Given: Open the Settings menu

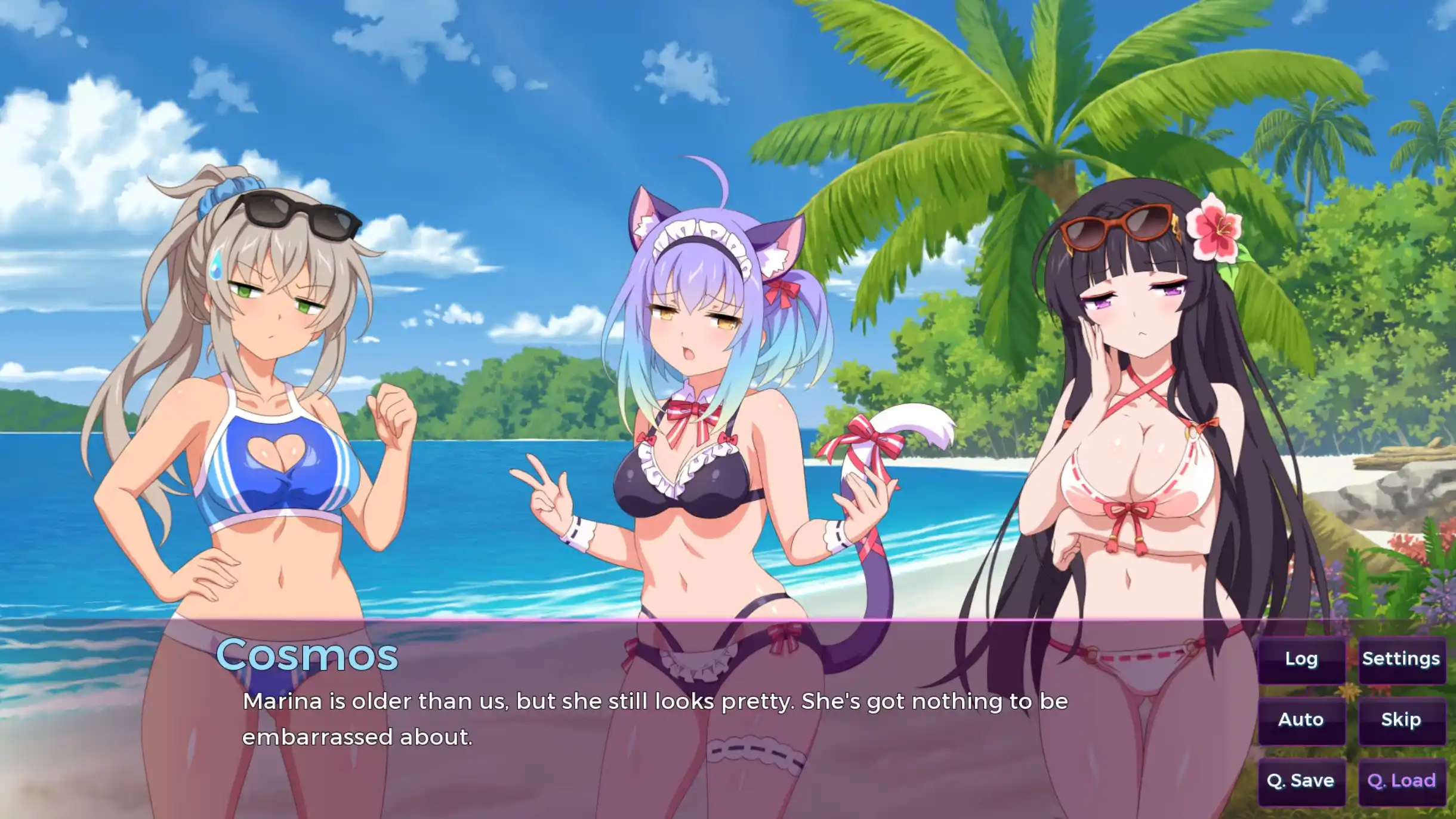Looking at the screenshot, I should tap(1402, 658).
